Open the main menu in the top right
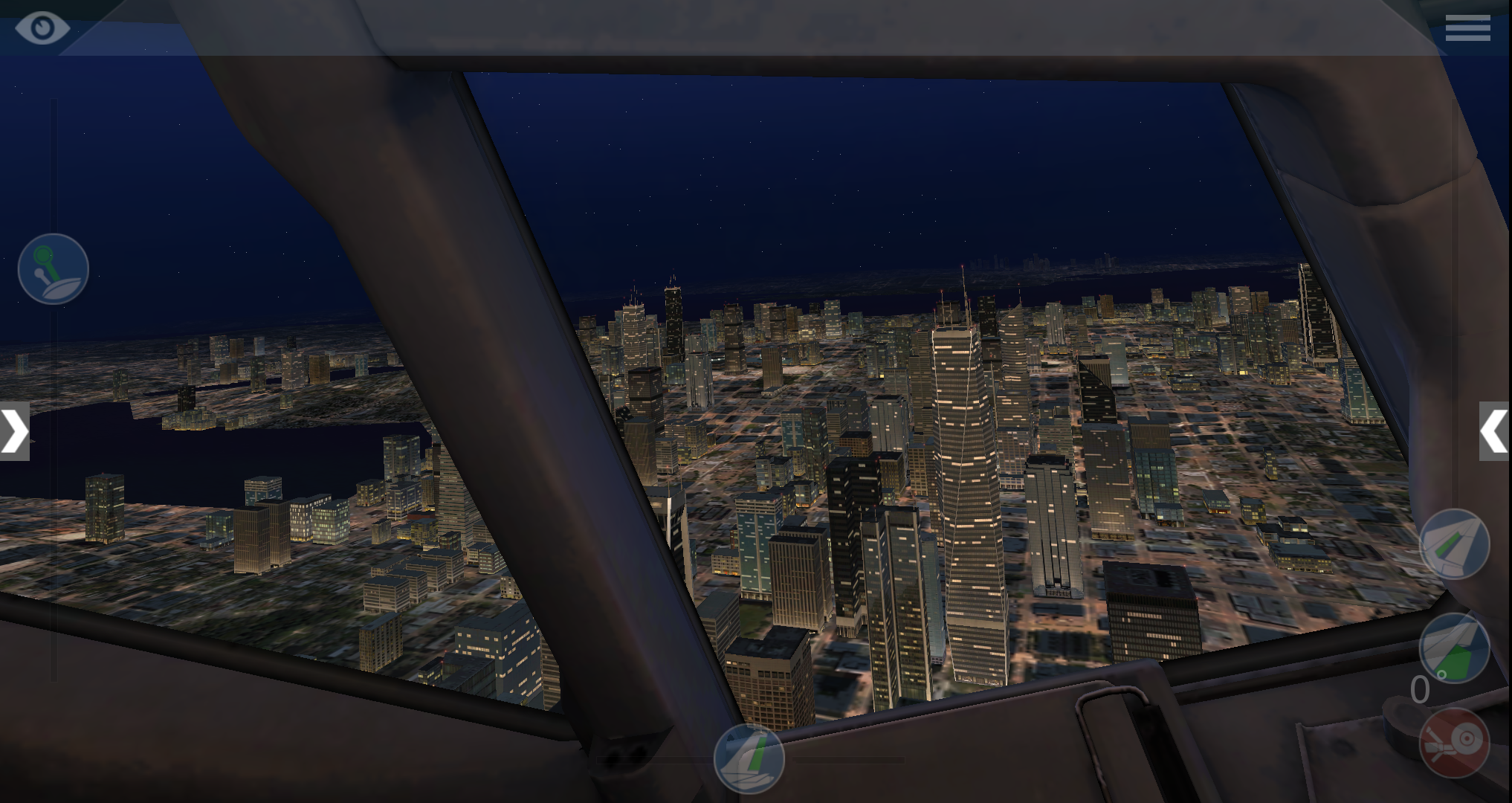This screenshot has height=803, width=1512. tap(1468, 28)
